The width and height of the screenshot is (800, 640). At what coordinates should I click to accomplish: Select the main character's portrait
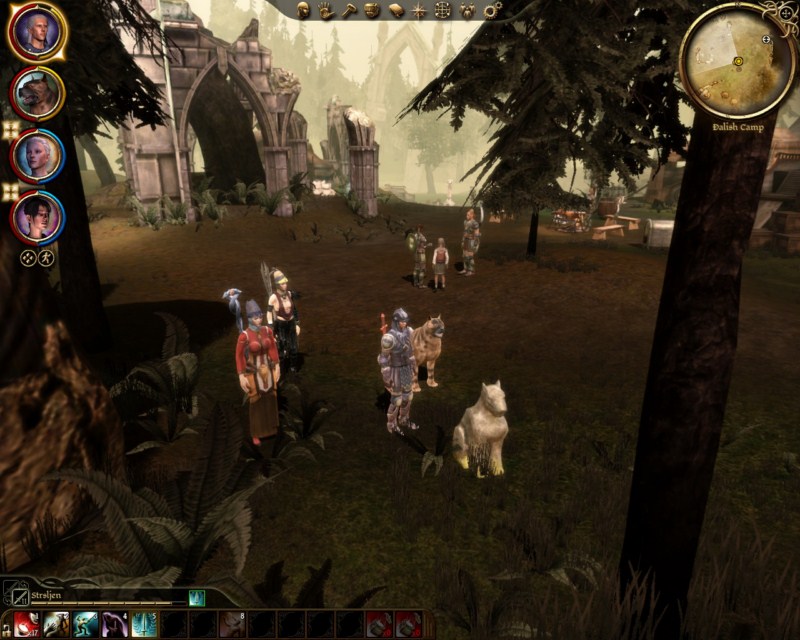pos(37,32)
